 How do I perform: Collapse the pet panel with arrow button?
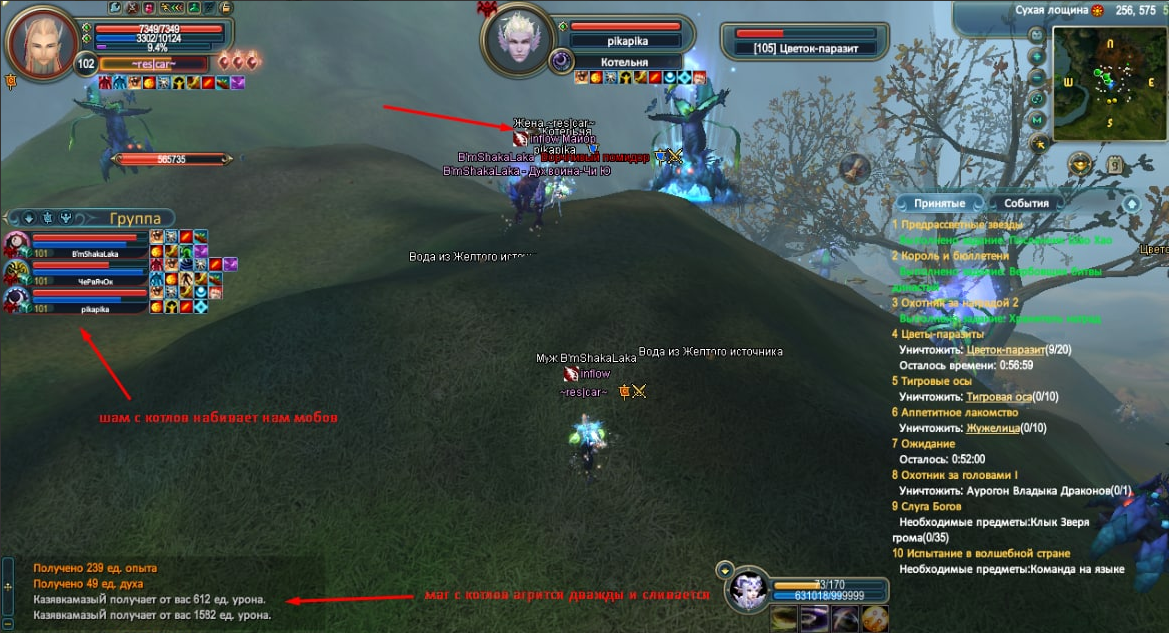point(724,569)
